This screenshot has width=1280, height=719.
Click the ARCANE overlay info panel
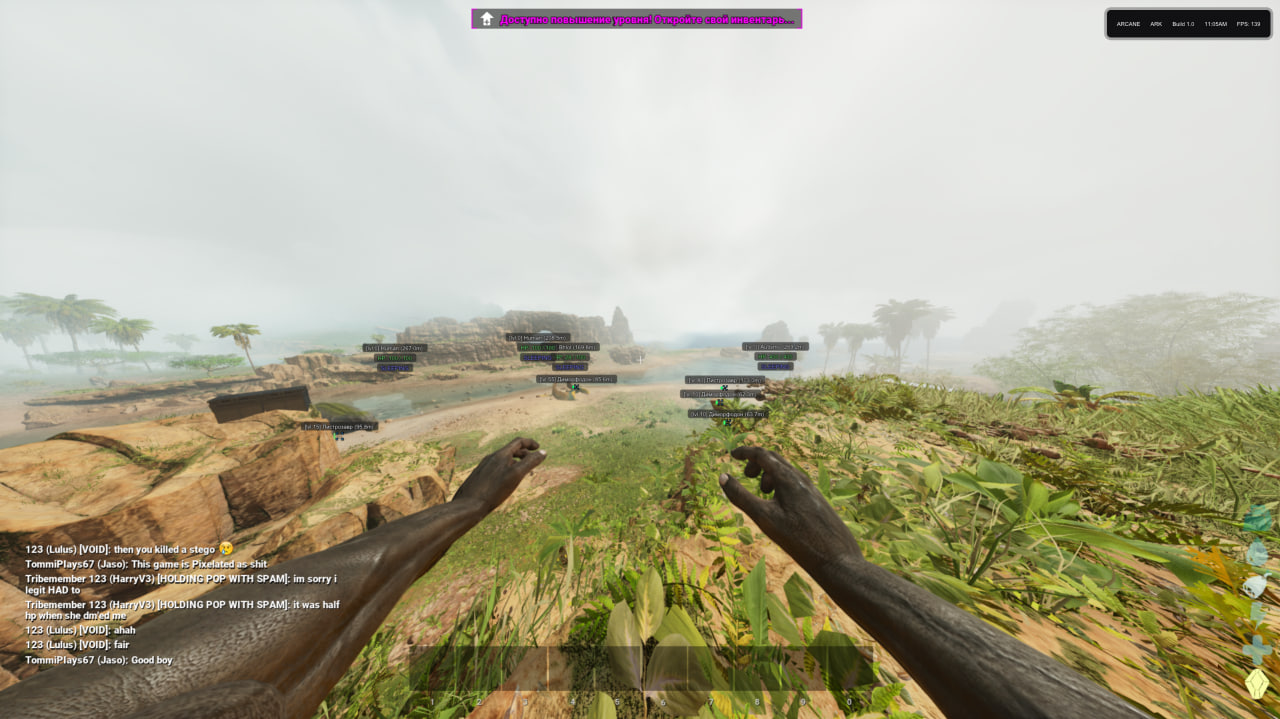click(x=1188, y=23)
